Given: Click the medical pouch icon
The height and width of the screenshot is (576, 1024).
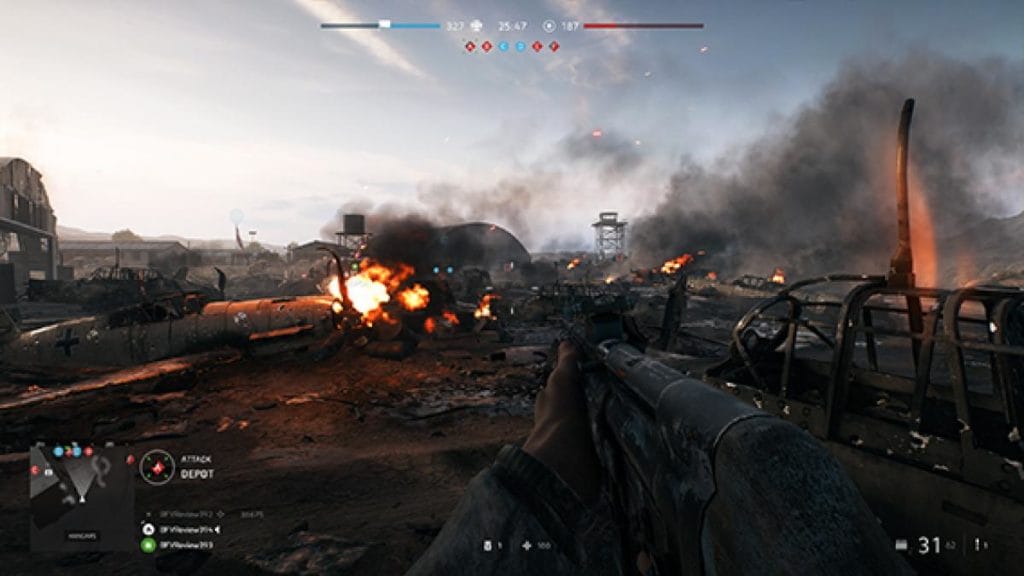Looking at the screenshot, I should pos(526,546).
